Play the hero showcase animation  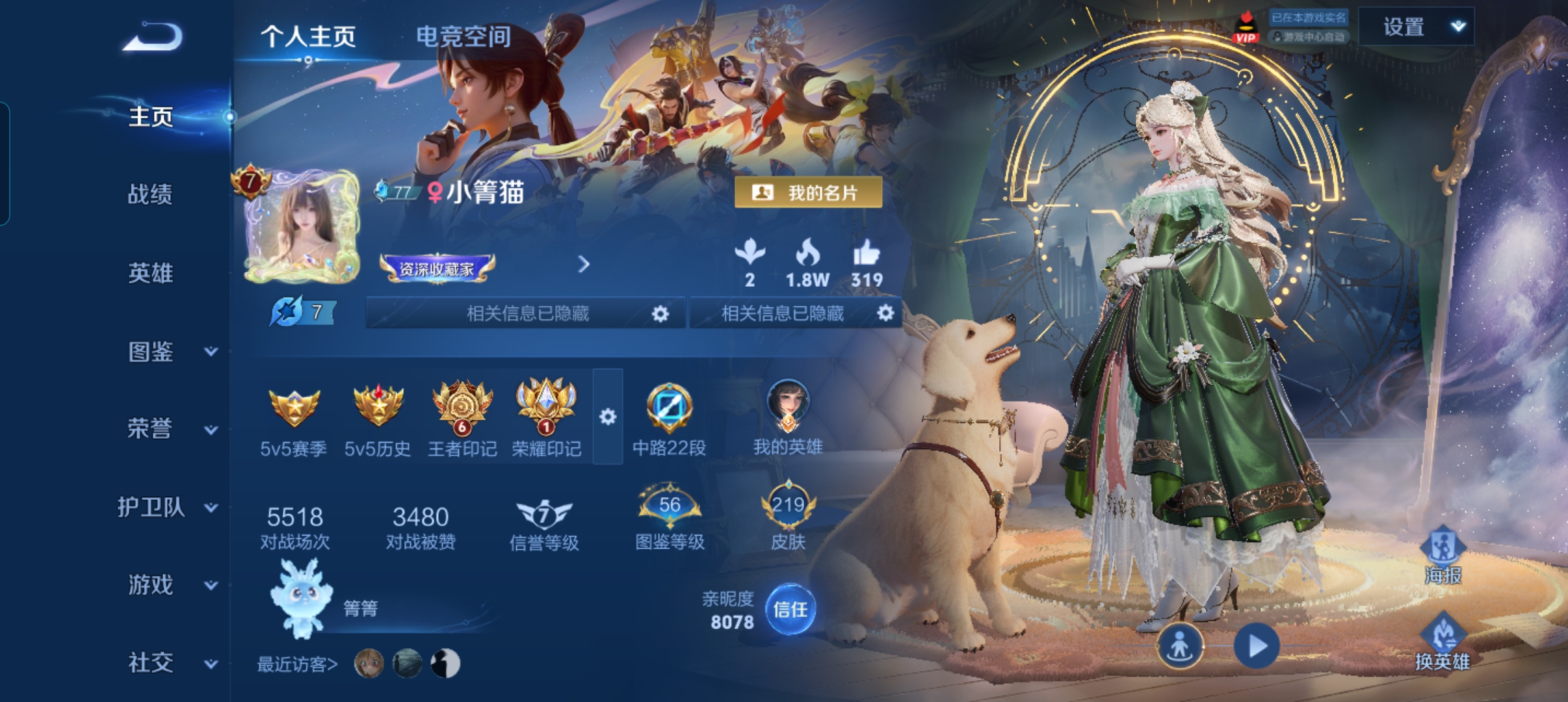click(x=1257, y=646)
